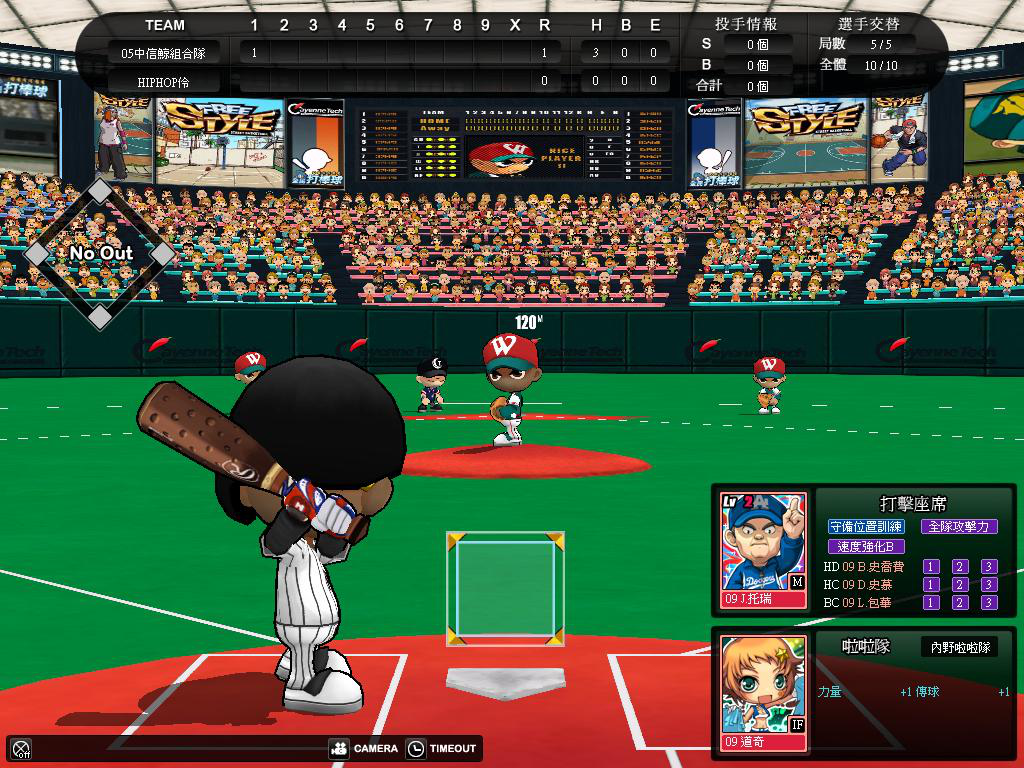Toggle the crossed-circle off icon

pyautogui.click(x=20, y=748)
